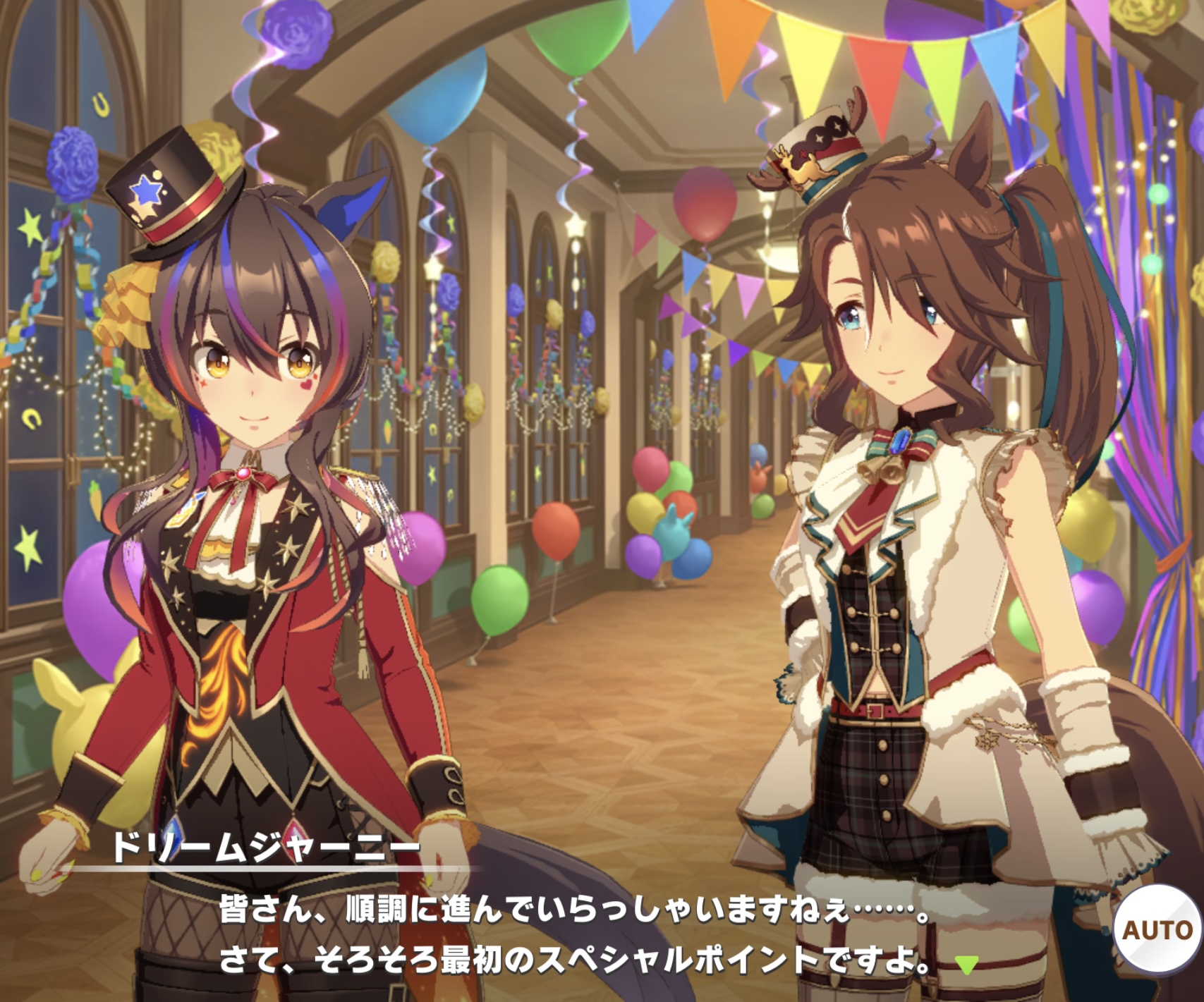This screenshot has width=1204, height=1002.
Task: Toggle the AUTO dialogue advance button
Action: point(1156,930)
